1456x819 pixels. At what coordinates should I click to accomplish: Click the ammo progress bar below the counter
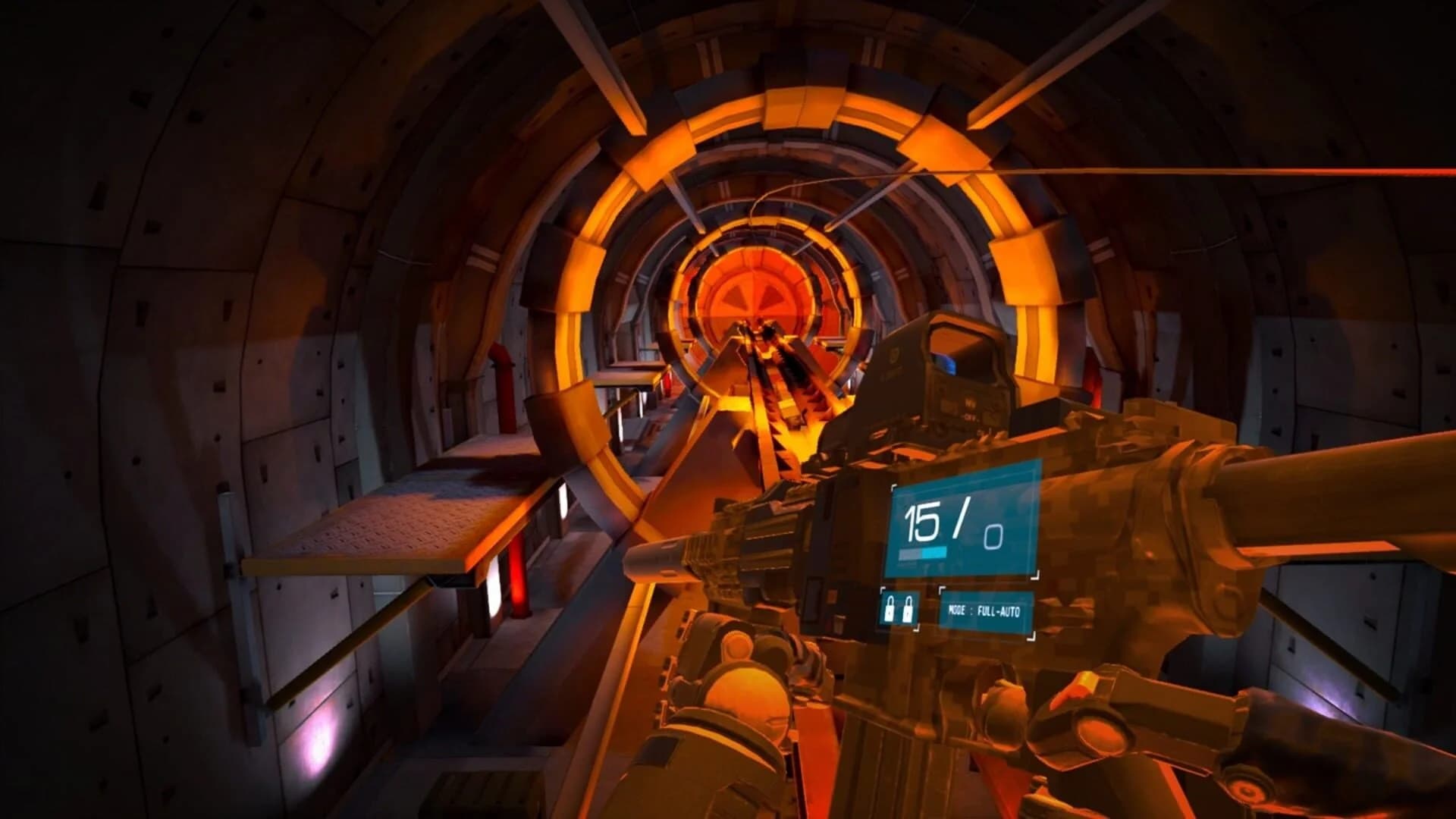coord(923,552)
